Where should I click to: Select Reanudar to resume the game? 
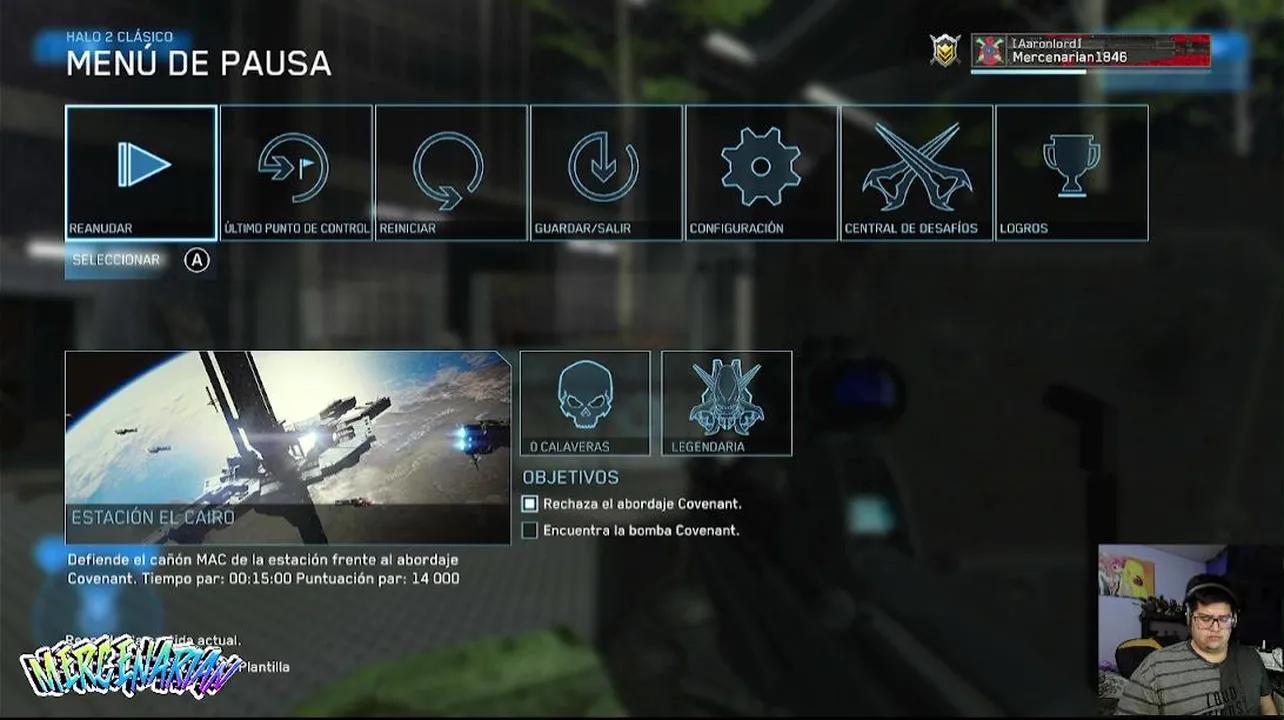pyautogui.click(x=141, y=172)
